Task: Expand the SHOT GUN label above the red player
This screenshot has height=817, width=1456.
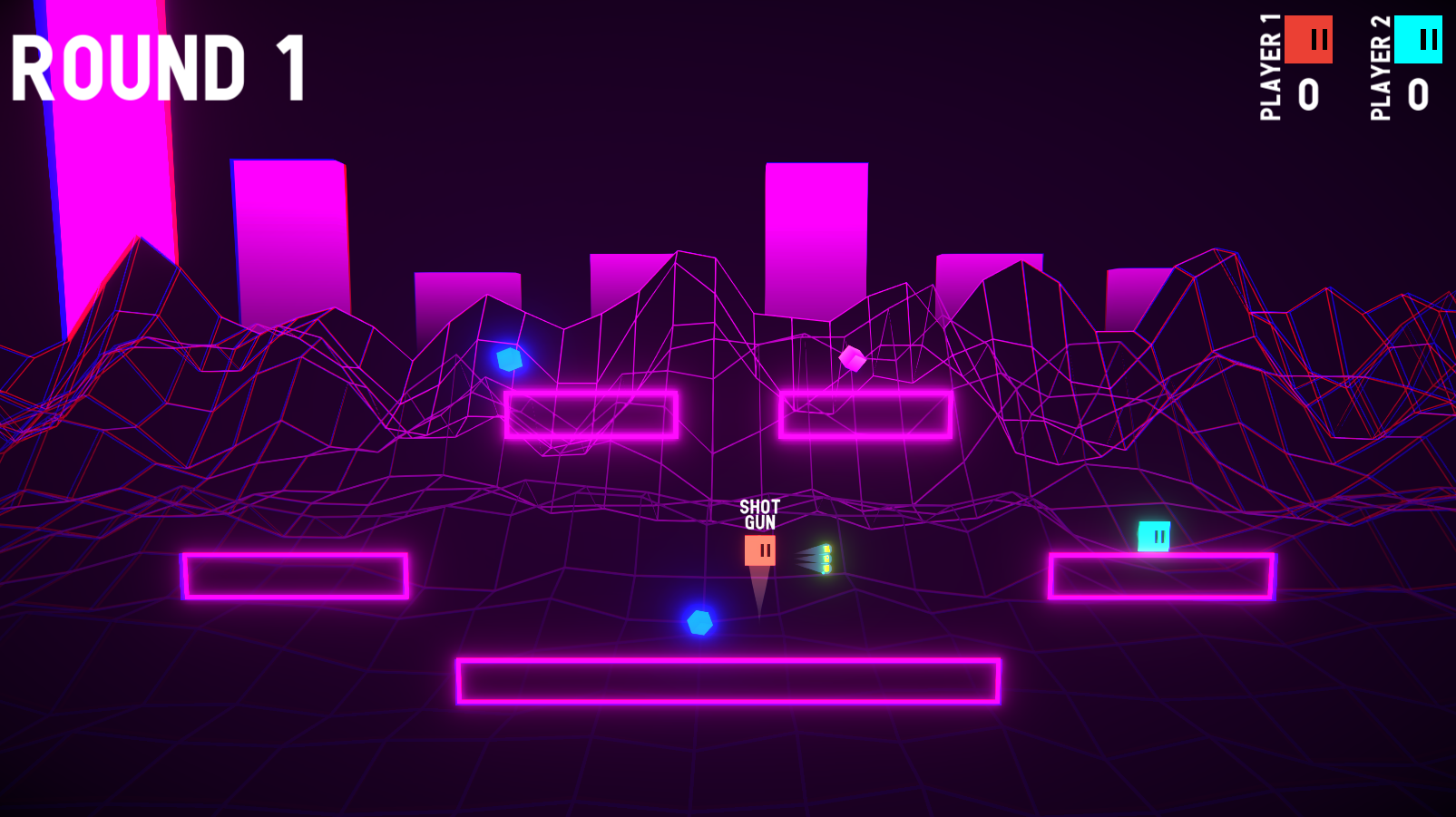Action: point(759,513)
